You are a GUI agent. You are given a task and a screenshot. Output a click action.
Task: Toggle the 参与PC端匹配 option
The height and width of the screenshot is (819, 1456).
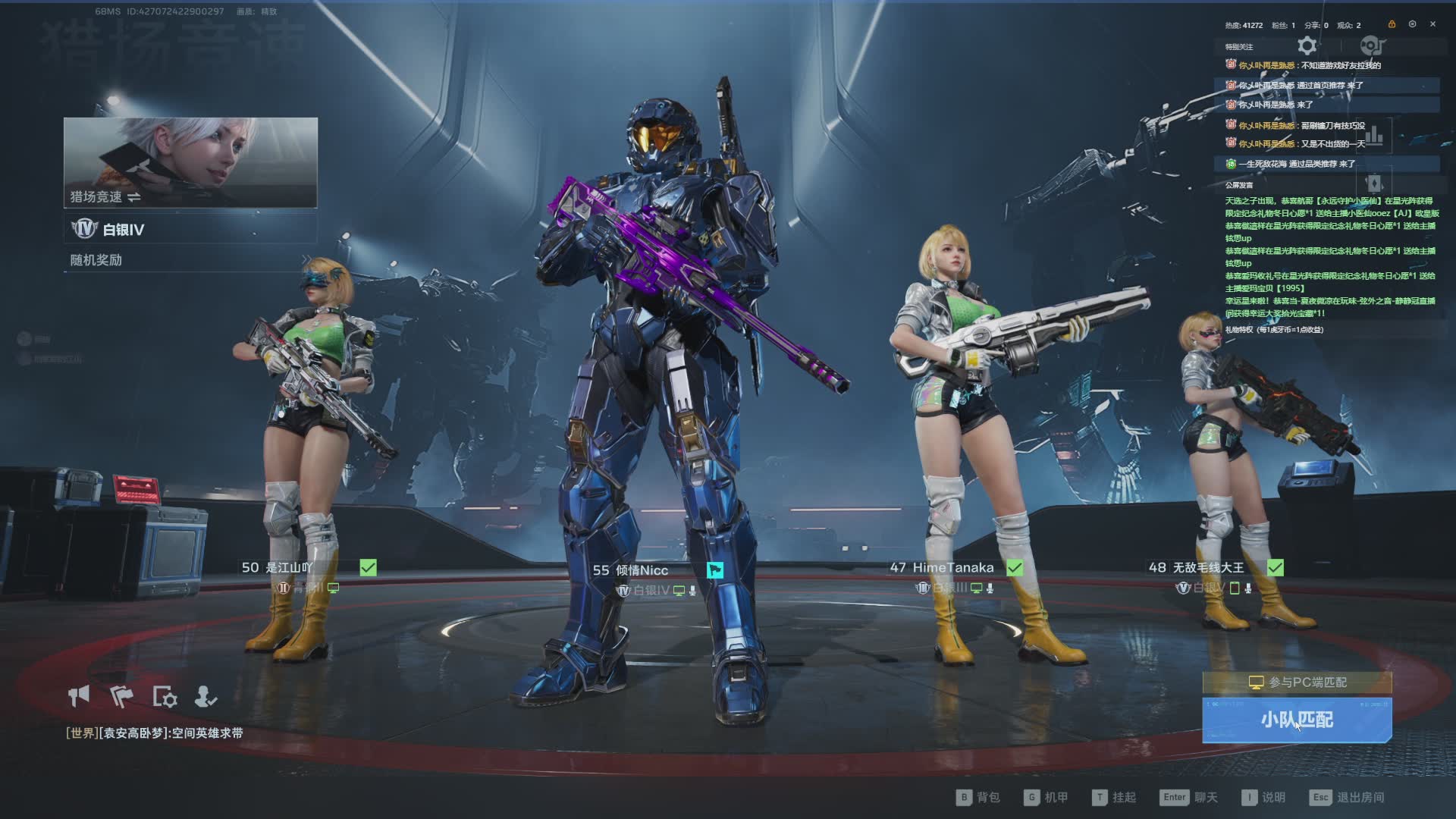coord(1297,682)
